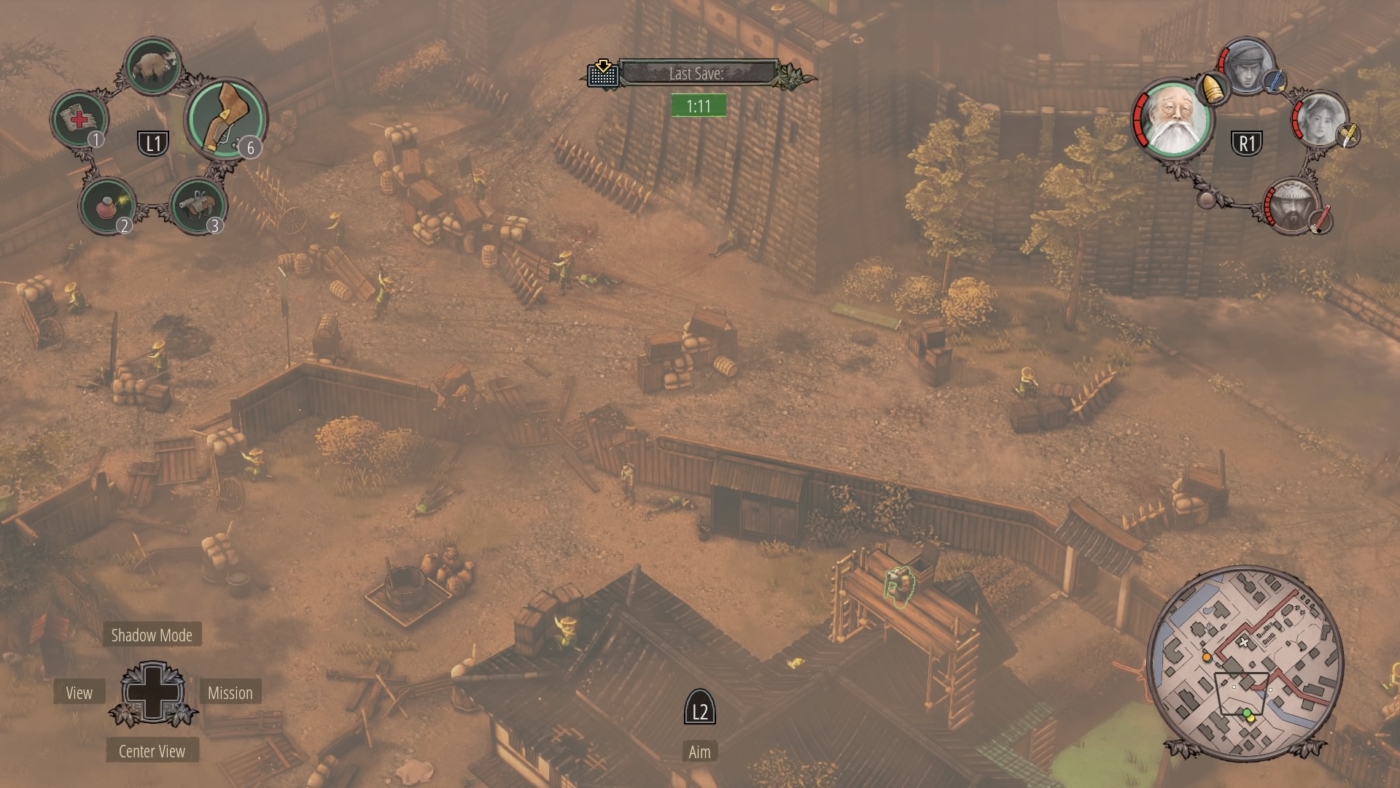
Task: Select Yuki's character portrait
Action: pos(1320,118)
